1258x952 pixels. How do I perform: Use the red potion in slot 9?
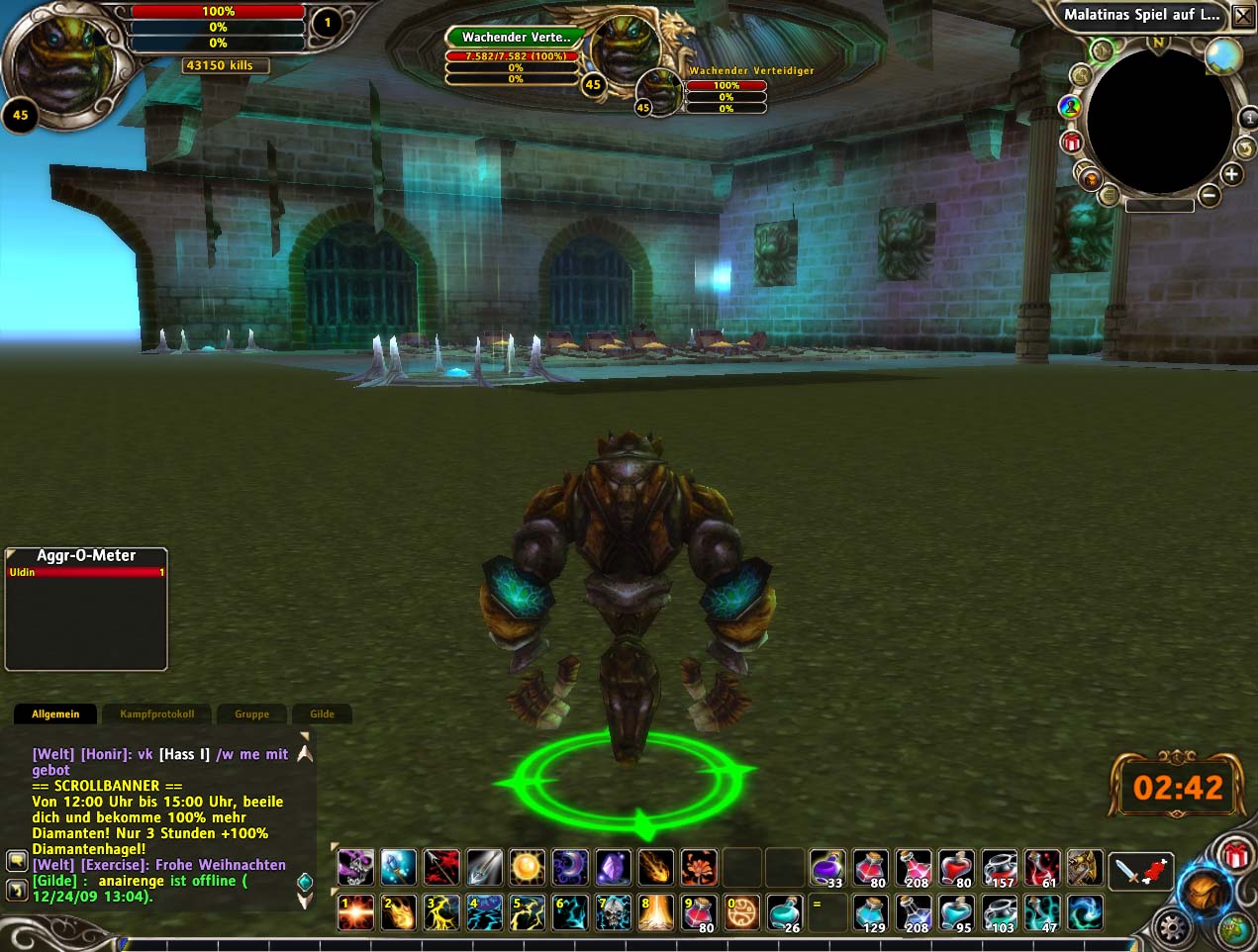699,912
